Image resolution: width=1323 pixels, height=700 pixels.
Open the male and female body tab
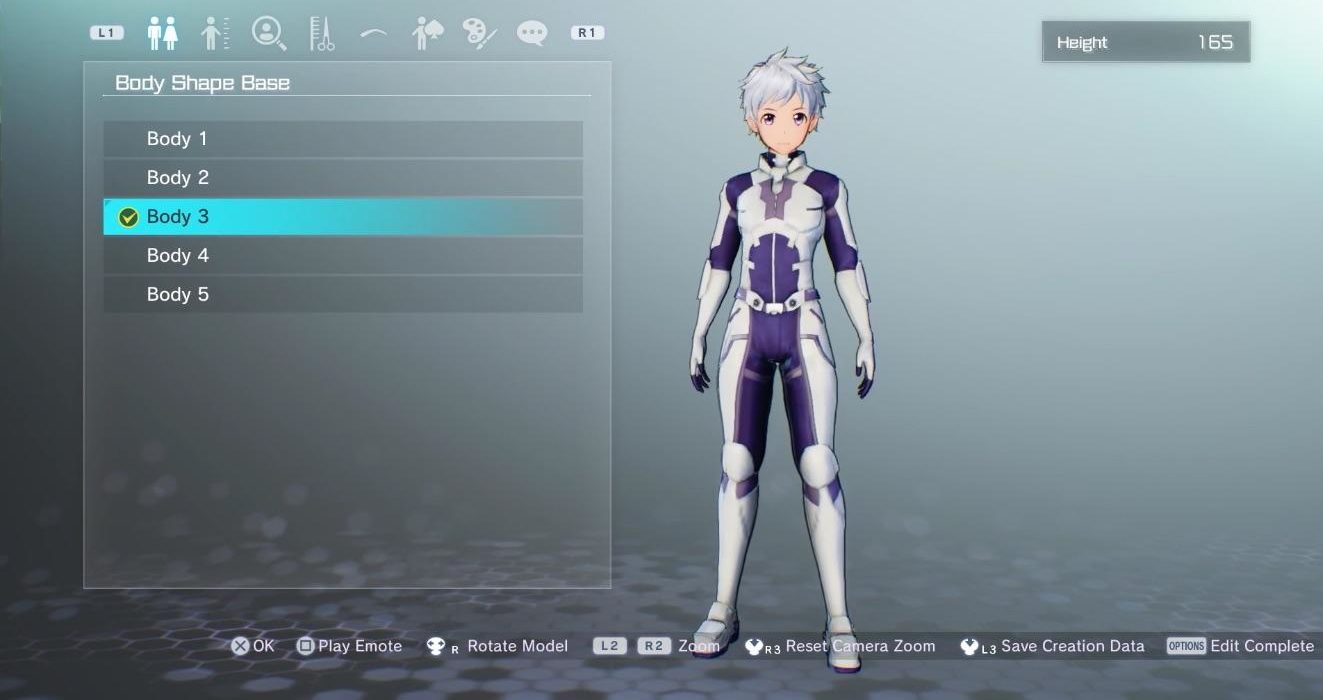[162, 33]
